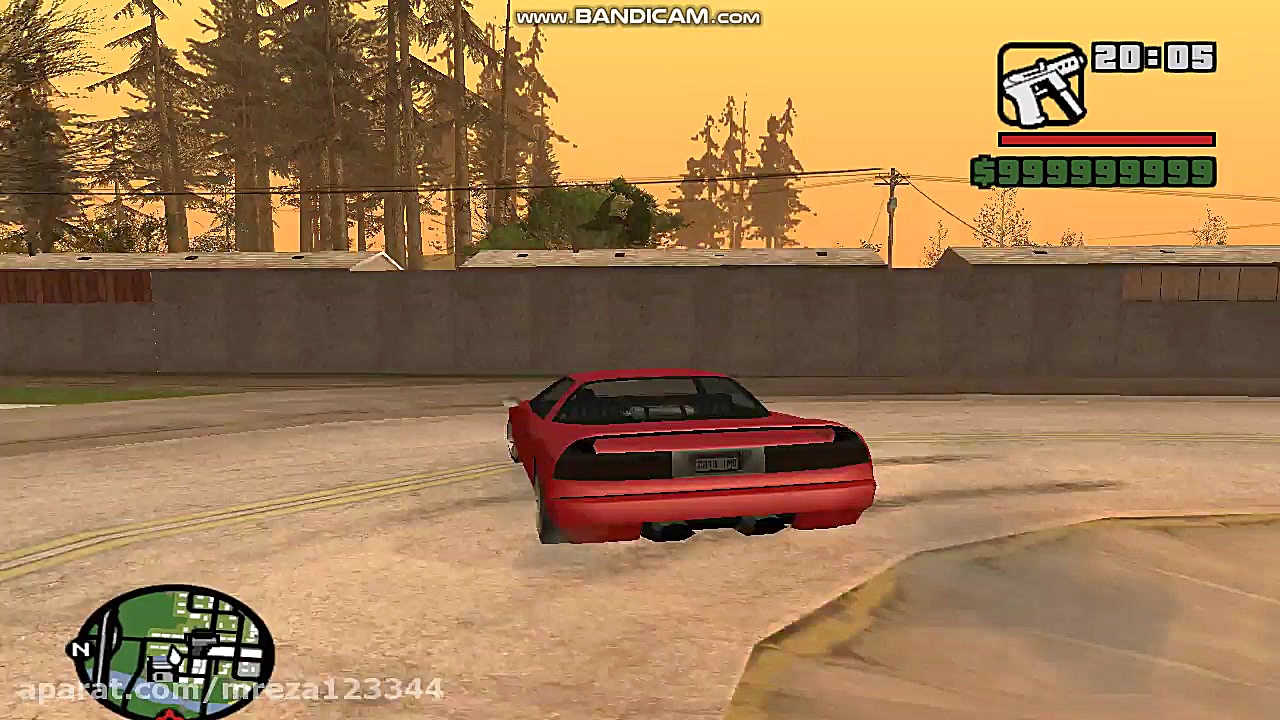This screenshot has height=720, width=1280.
Task: Click the player blip on the radar
Action: click(175, 655)
